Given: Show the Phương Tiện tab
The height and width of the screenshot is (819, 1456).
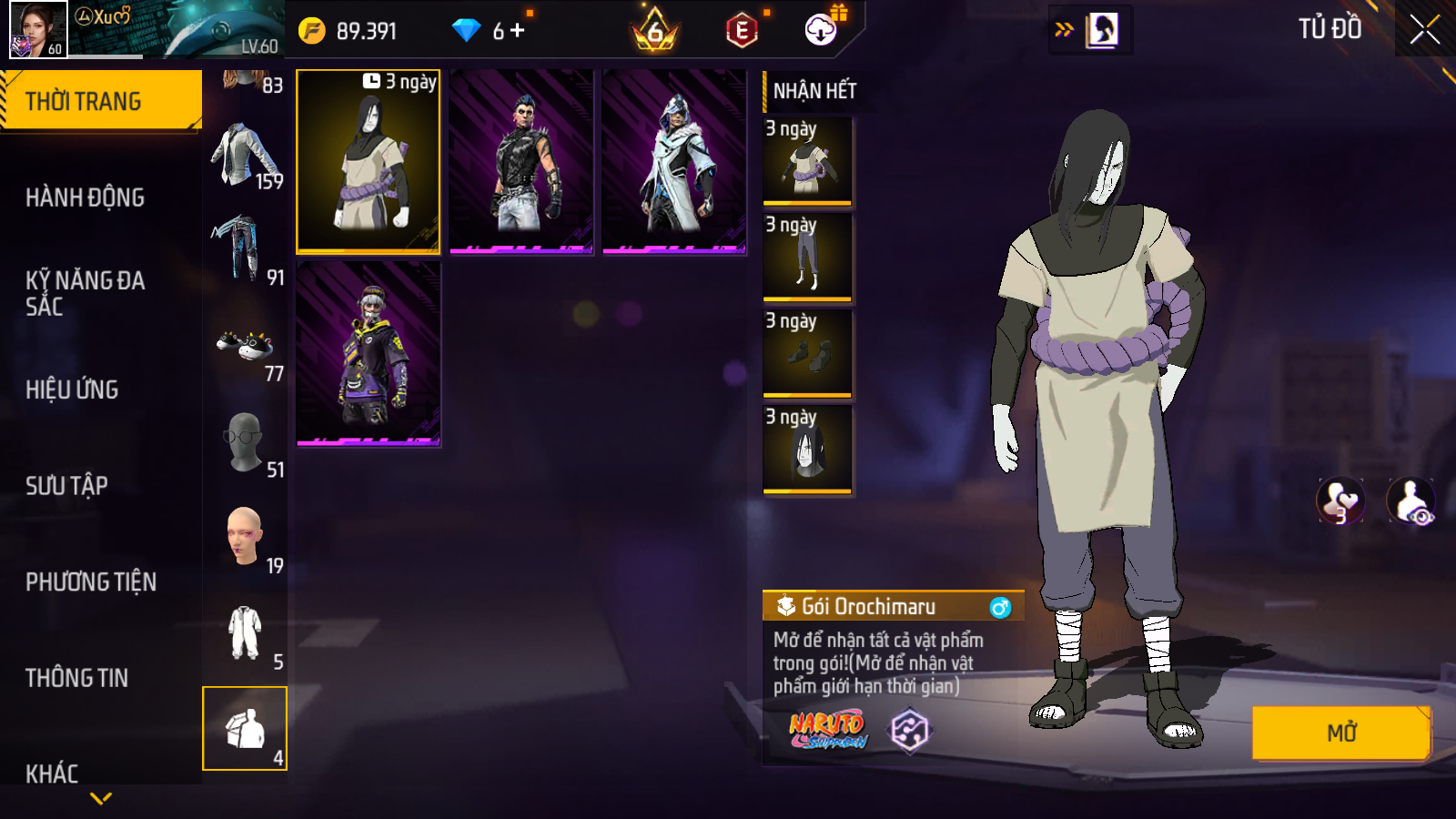Looking at the screenshot, I should (x=91, y=582).
